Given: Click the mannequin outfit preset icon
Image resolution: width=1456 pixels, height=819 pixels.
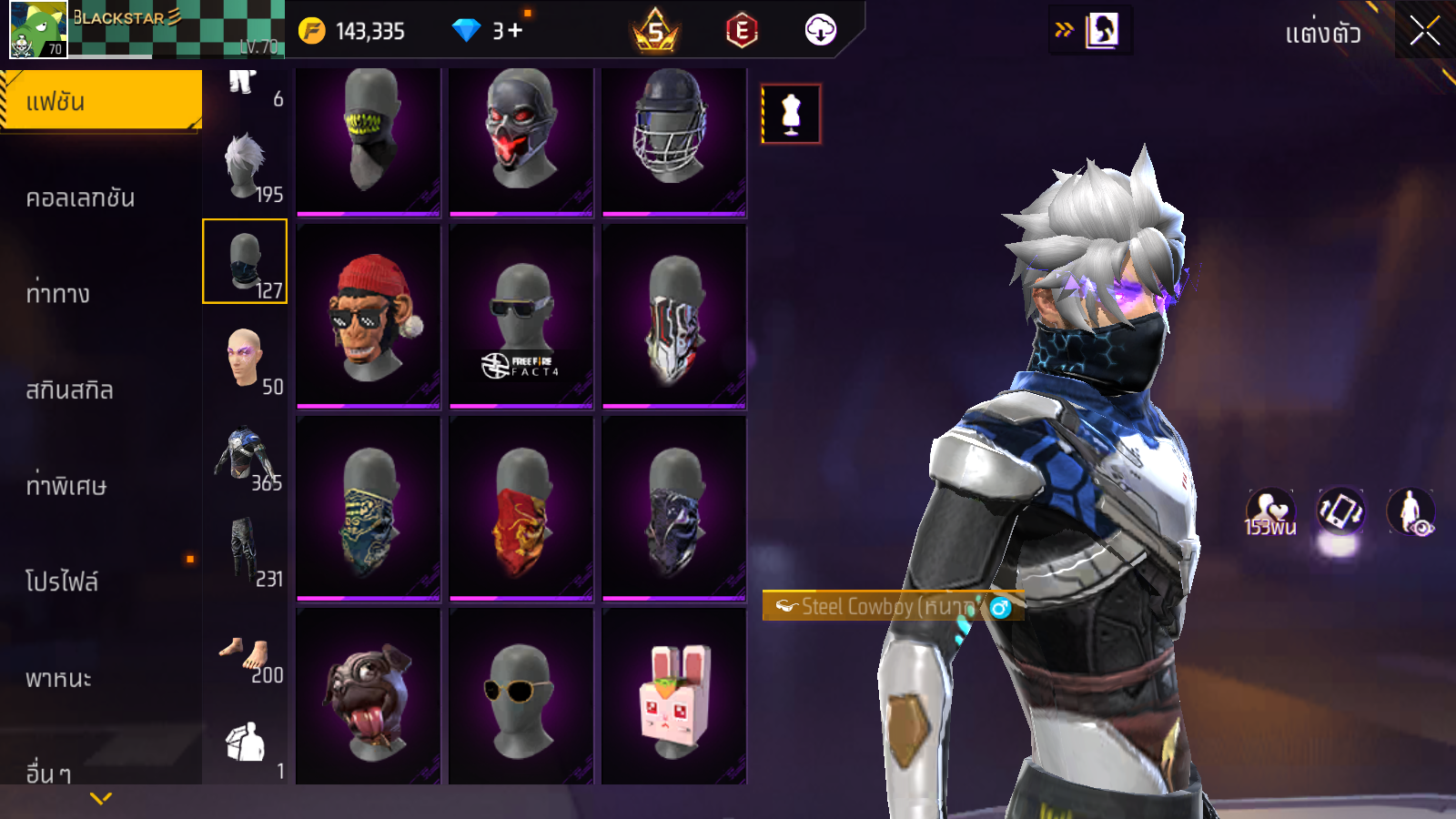Looking at the screenshot, I should click(791, 114).
